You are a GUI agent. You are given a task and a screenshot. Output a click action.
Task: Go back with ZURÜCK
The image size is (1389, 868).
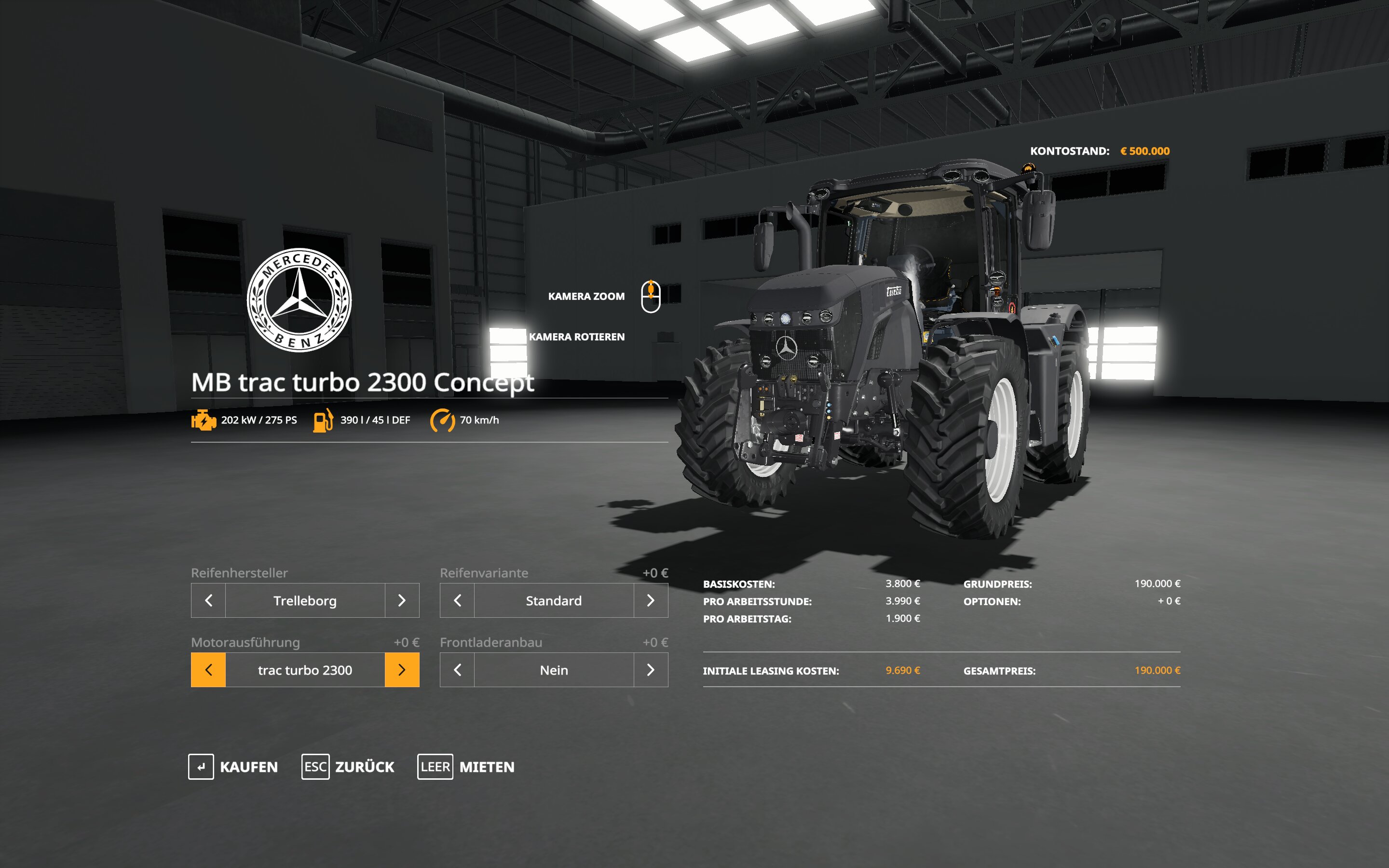click(x=348, y=767)
